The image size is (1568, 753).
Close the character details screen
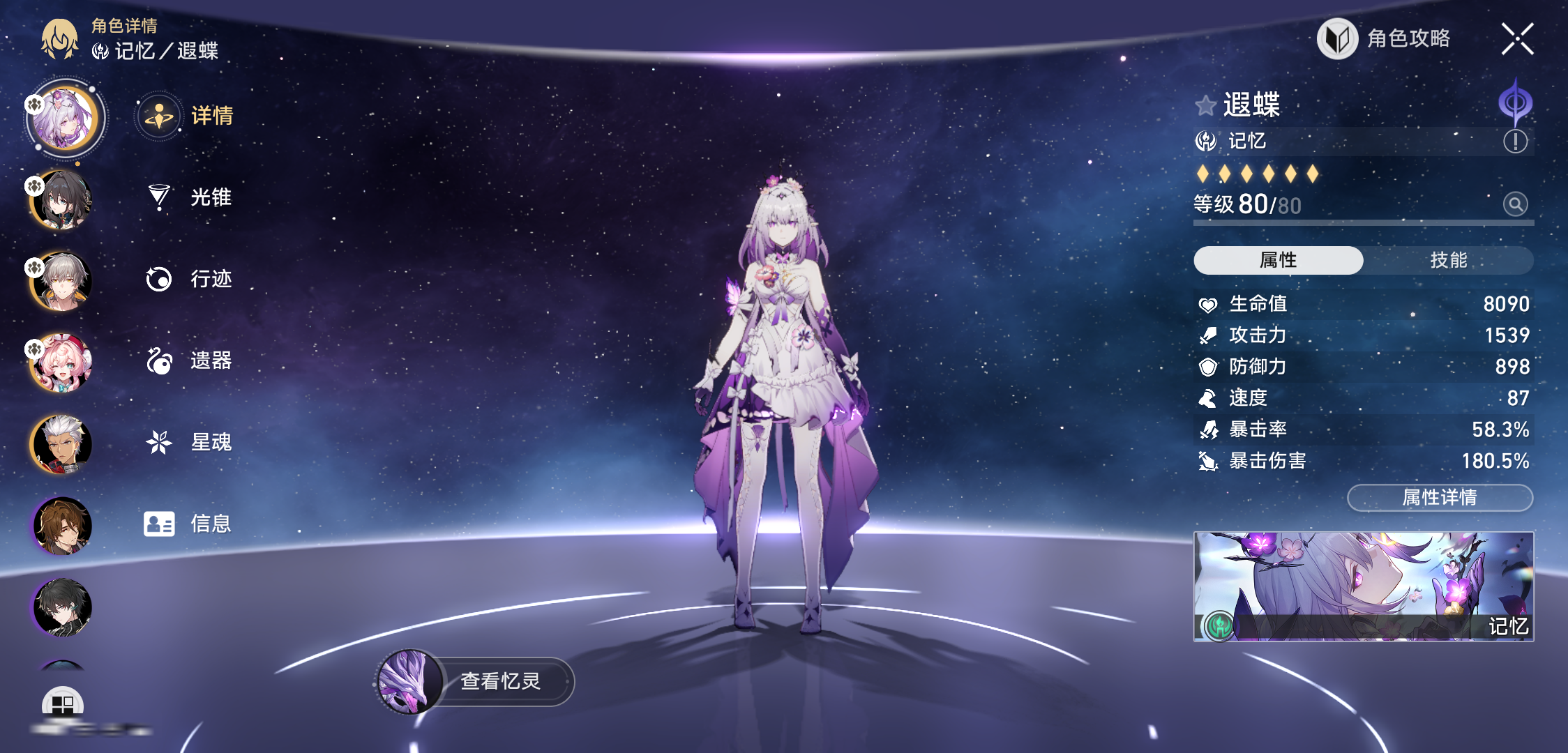click(1517, 39)
